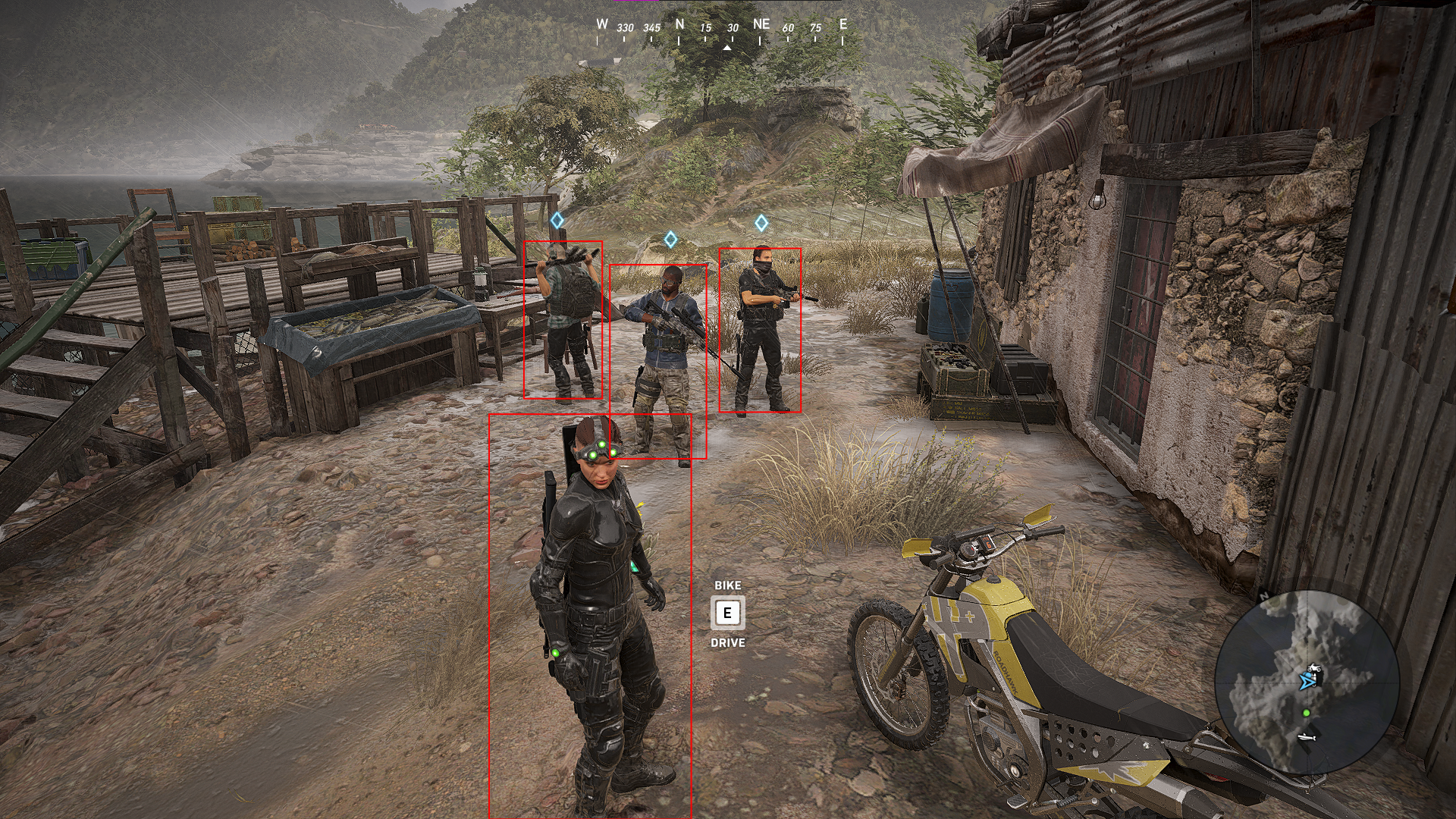Open the circular minimap
This screenshot has width=1456, height=819.
tap(1306, 682)
